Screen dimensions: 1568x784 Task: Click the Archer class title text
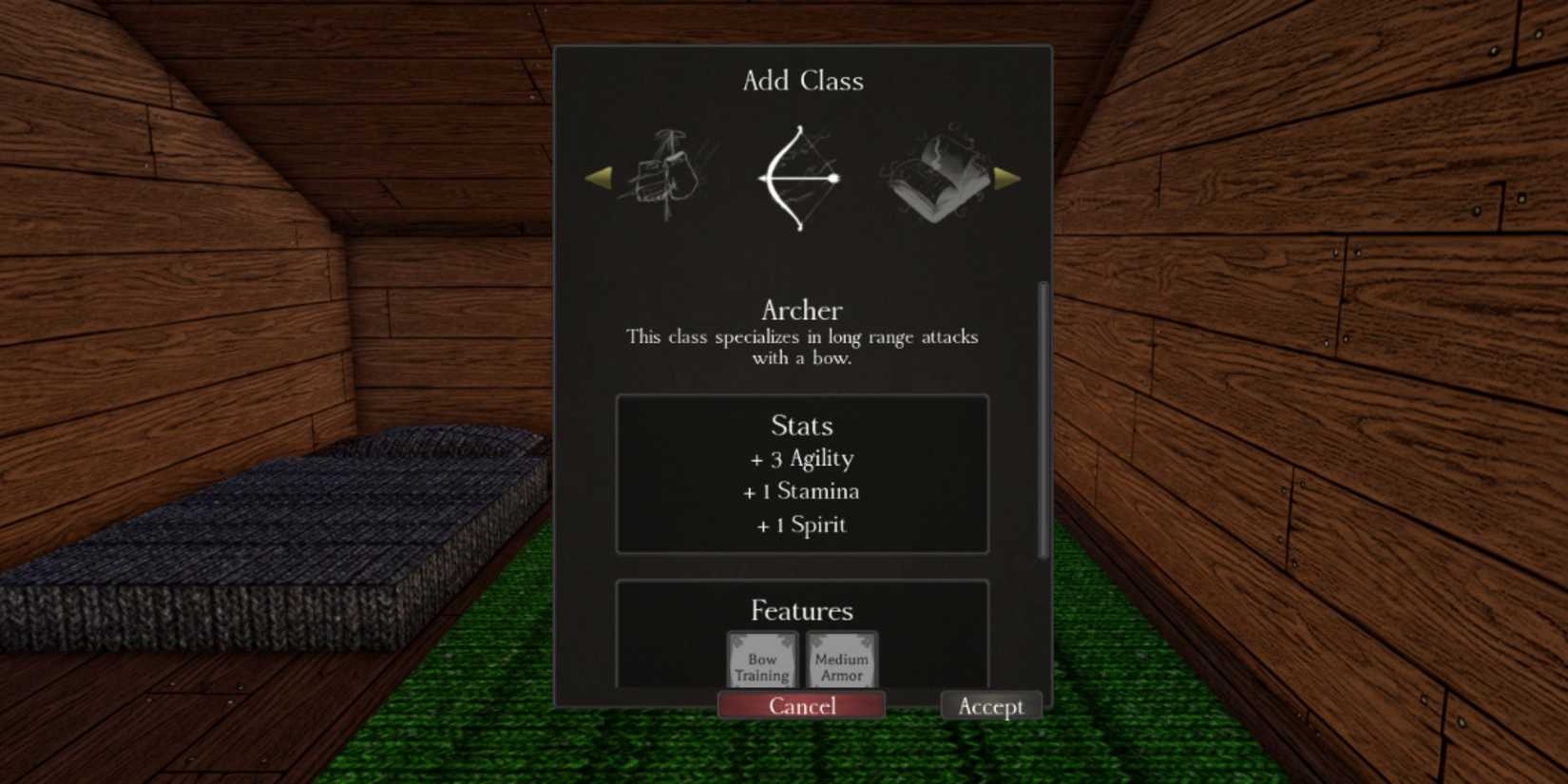[x=801, y=310]
